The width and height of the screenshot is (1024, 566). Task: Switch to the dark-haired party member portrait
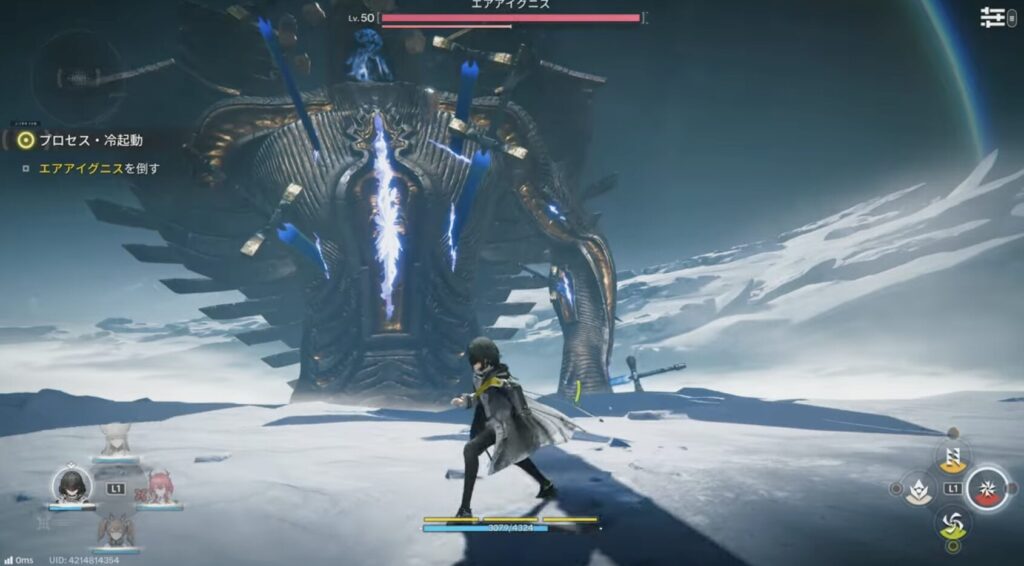coord(71,486)
